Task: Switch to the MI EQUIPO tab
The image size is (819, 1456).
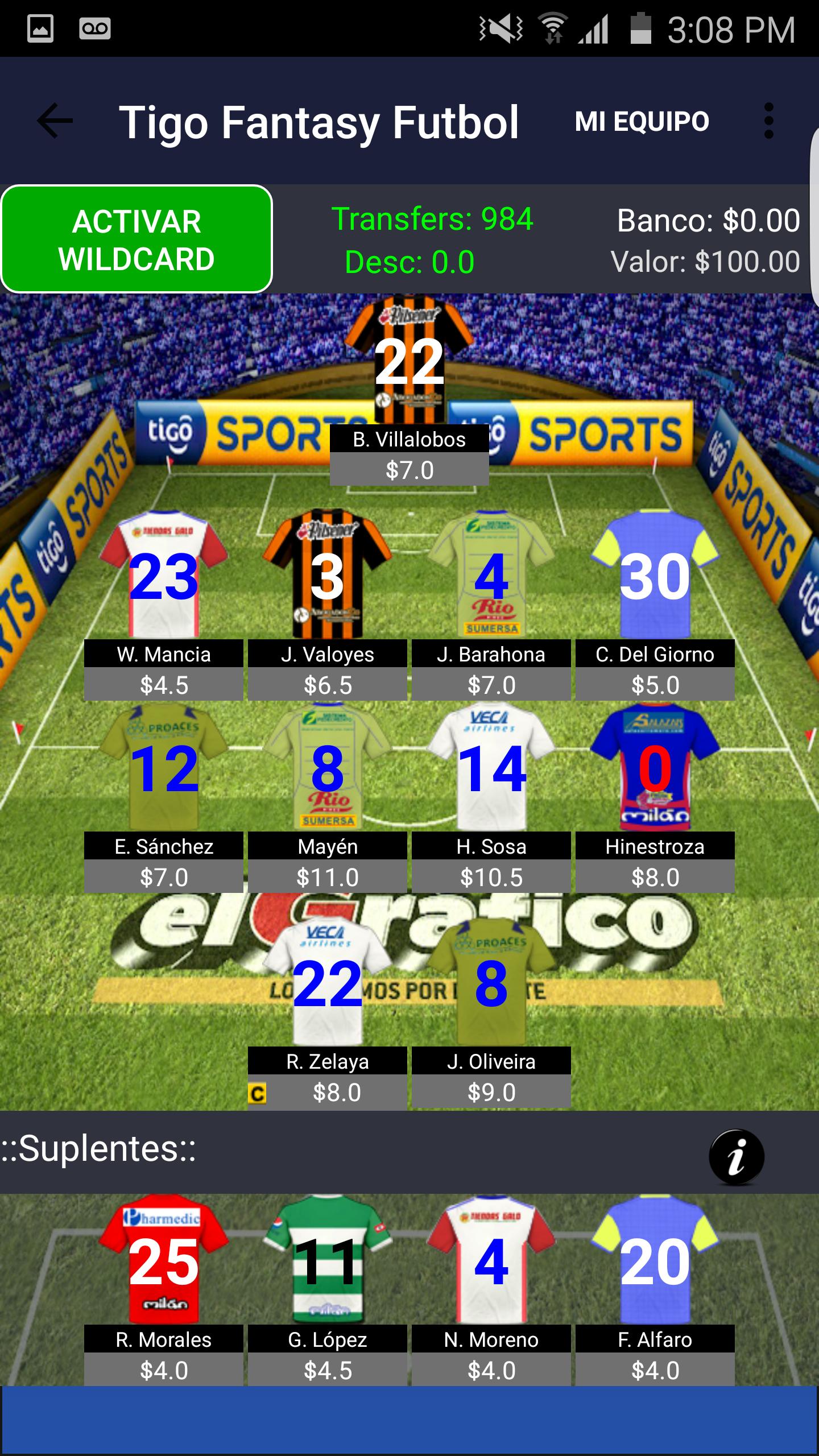Action: 641,119
